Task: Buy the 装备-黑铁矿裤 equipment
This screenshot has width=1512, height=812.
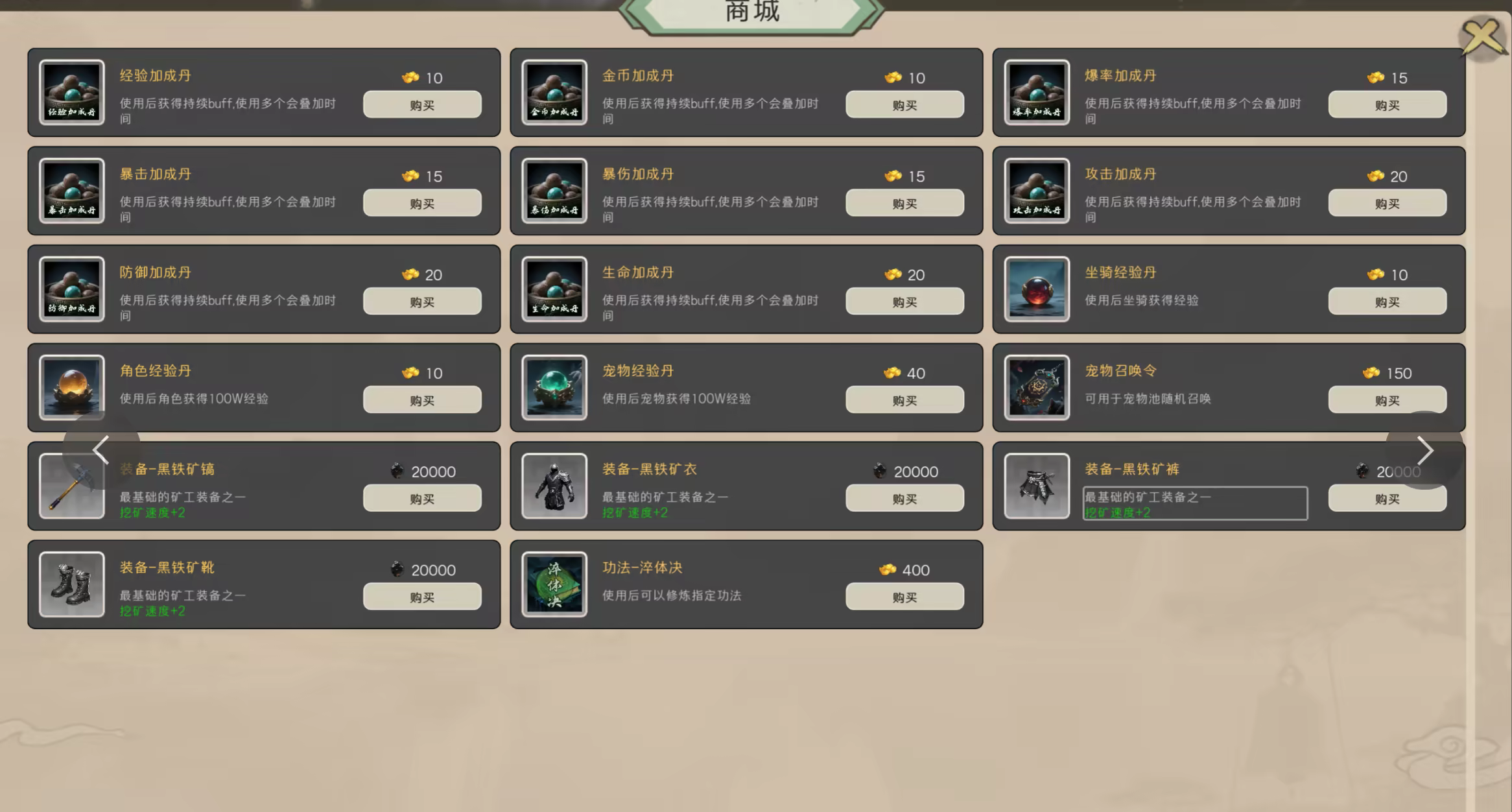Action: 1387,497
